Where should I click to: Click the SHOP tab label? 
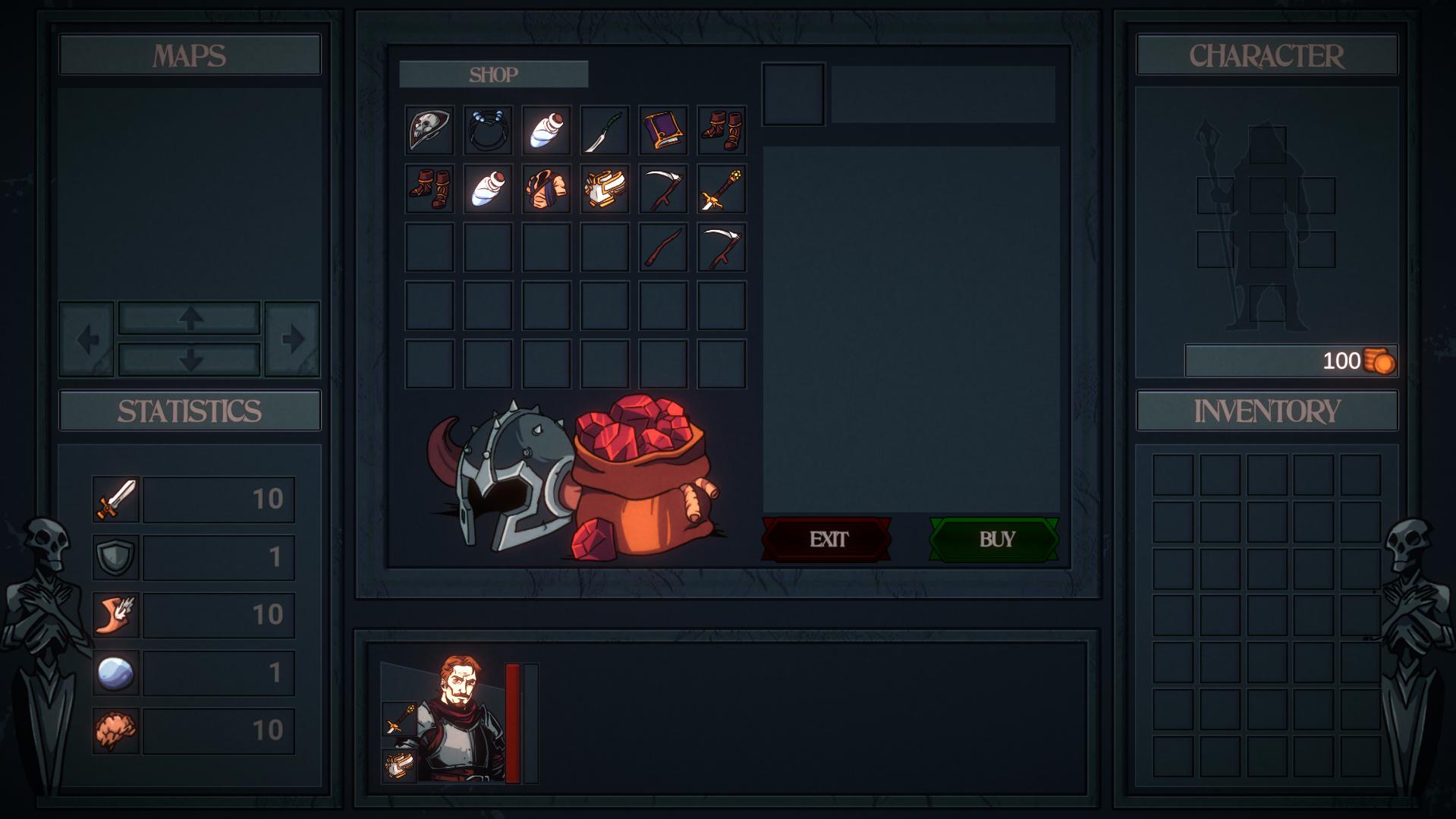(x=494, y=74)
